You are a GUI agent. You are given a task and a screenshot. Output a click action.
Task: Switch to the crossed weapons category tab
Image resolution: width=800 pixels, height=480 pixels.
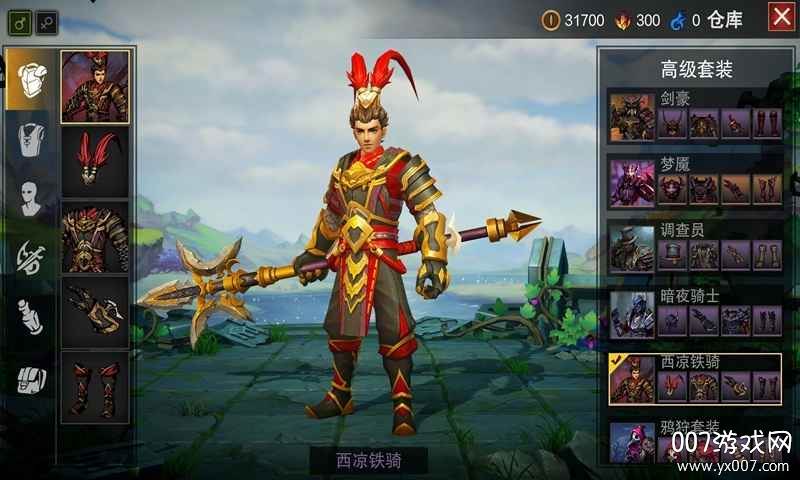(28, 257)
